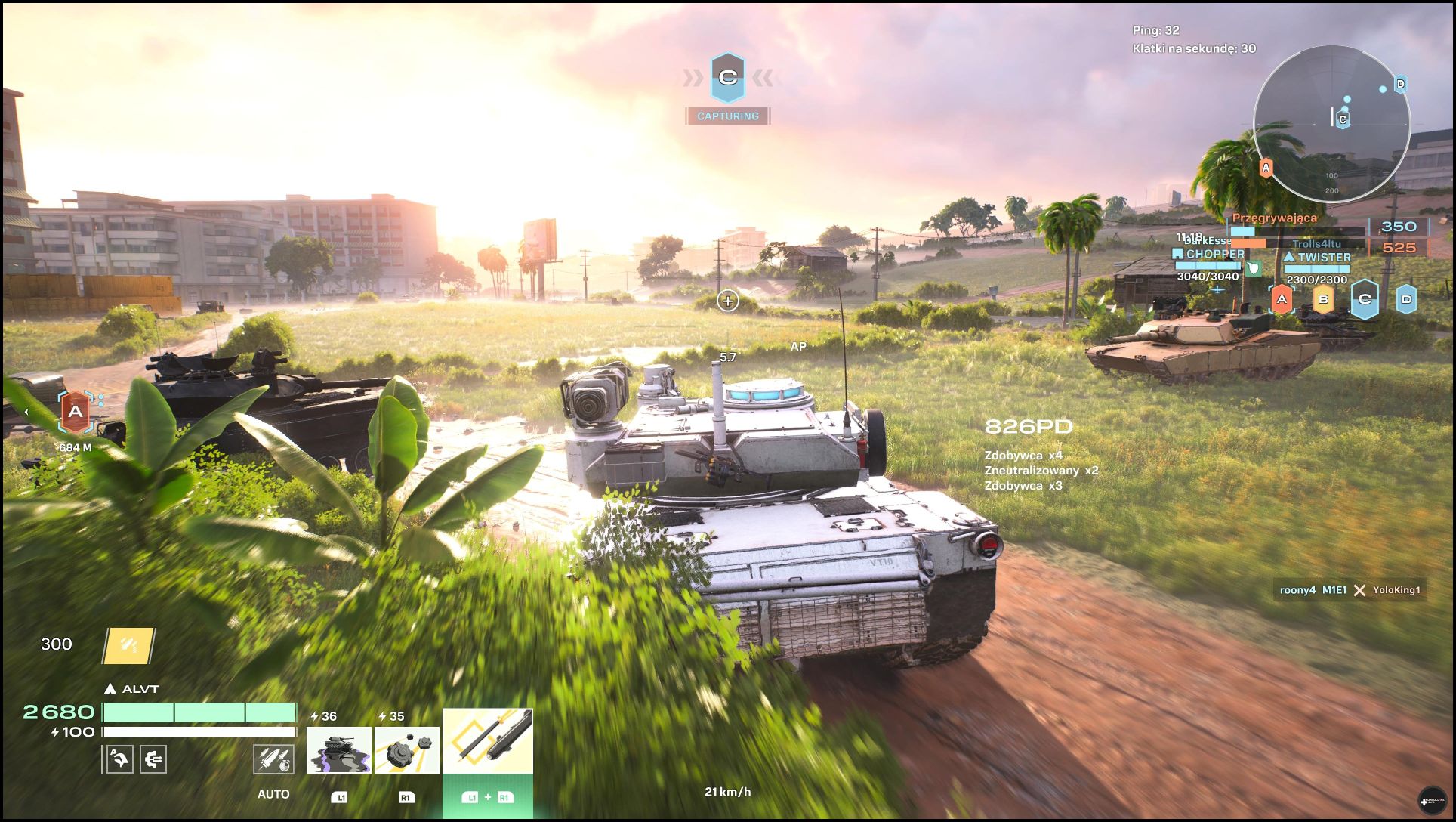
Task: Click the yellow perk icon beside 300
Action: pyautogui.click(x=129, y=646)
